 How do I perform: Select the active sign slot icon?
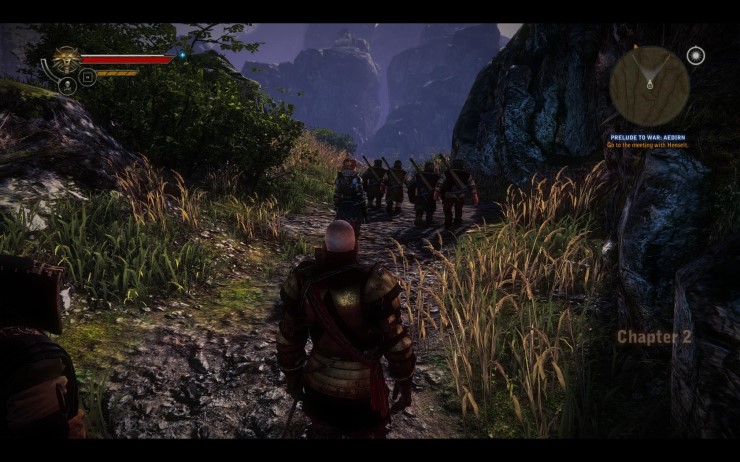pos(88,77)
